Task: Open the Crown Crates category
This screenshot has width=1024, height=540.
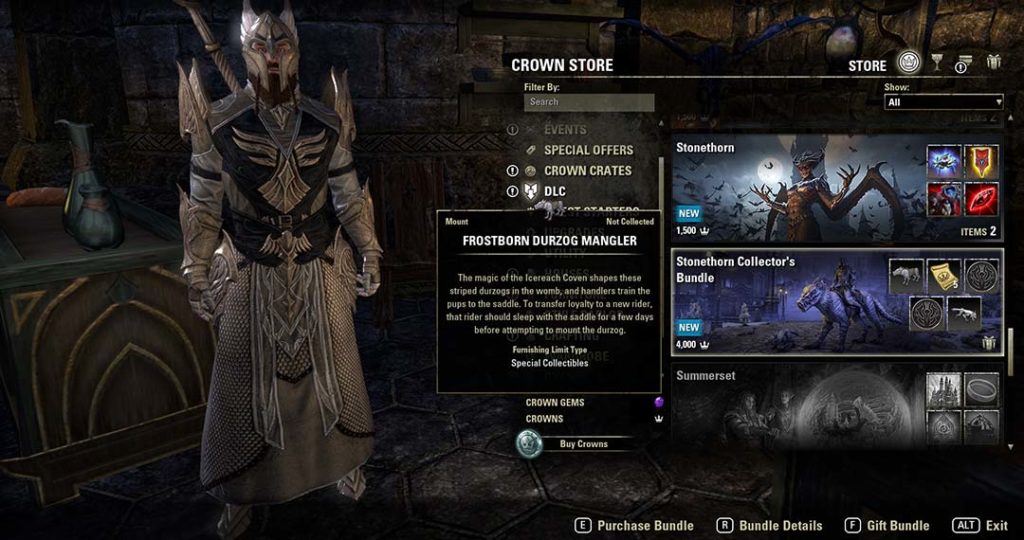Action: pos(587,171)
